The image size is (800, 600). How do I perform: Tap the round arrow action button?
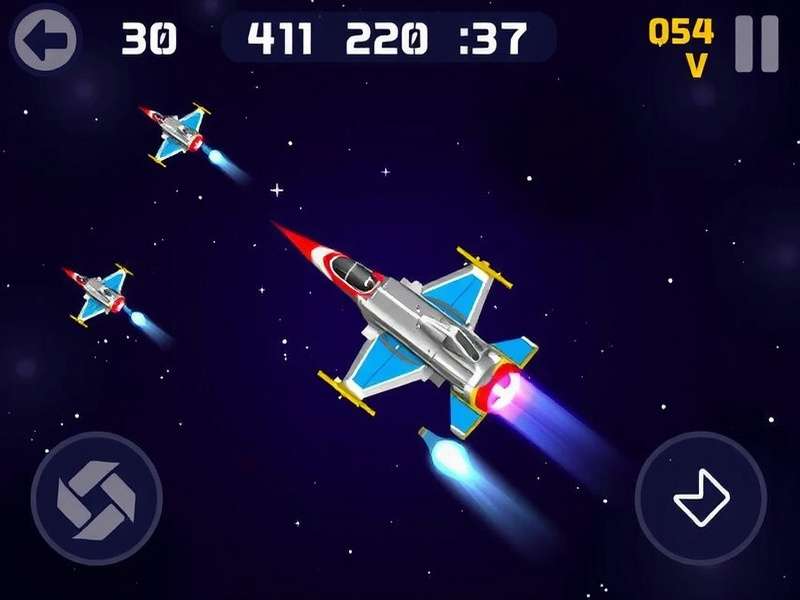click(x=701, y=497)
